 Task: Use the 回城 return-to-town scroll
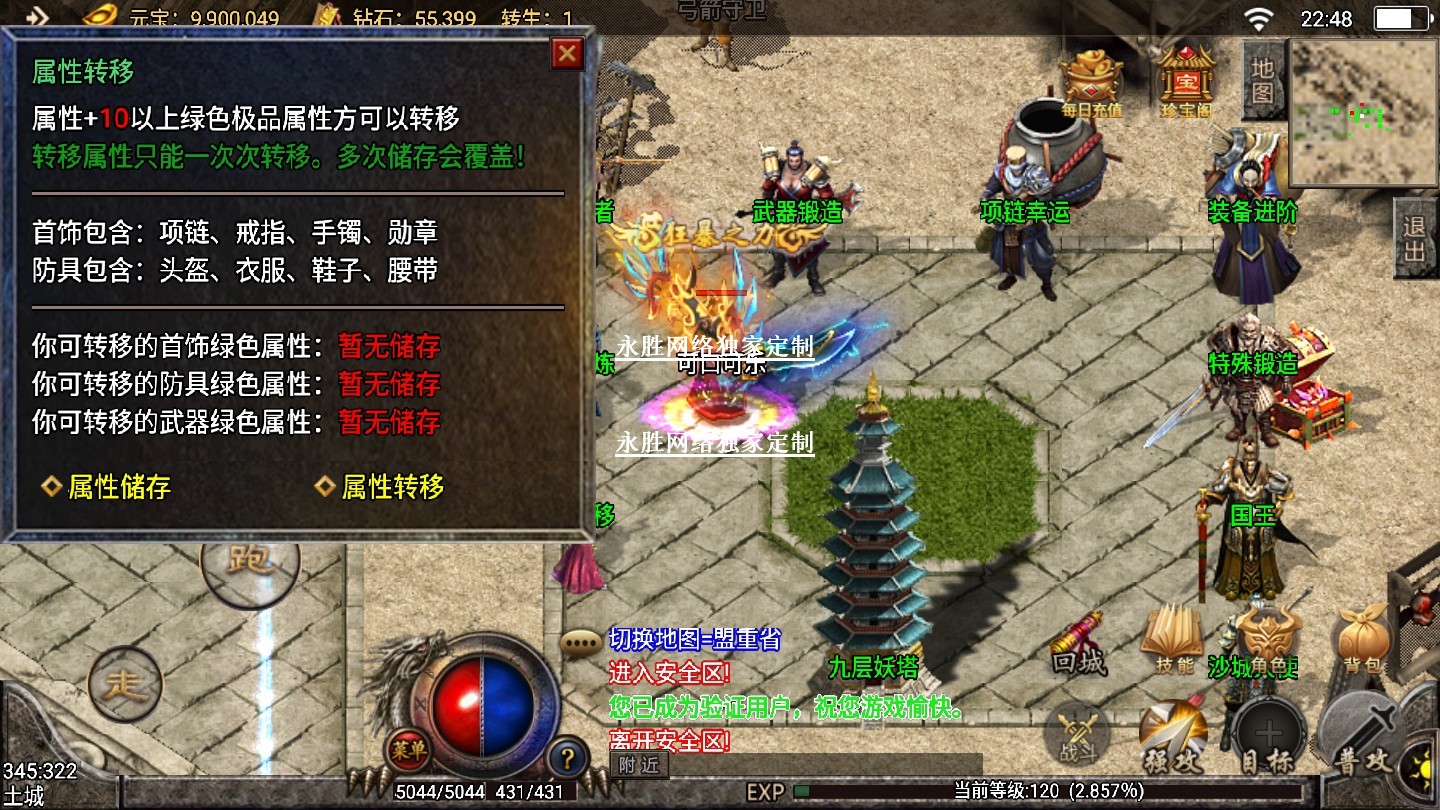(1078, 641)
